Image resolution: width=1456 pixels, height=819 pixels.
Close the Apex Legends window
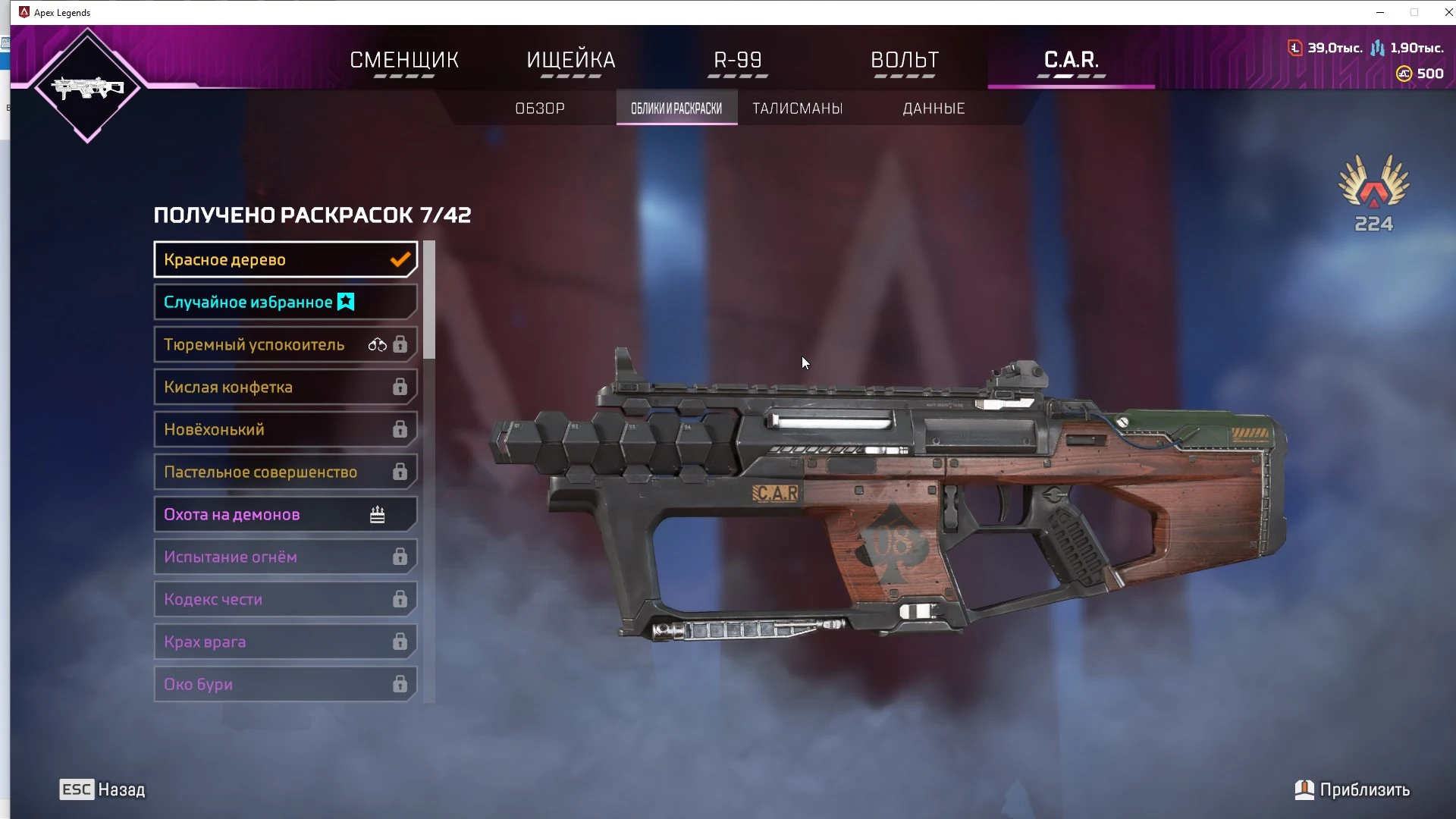(1448, 12)
